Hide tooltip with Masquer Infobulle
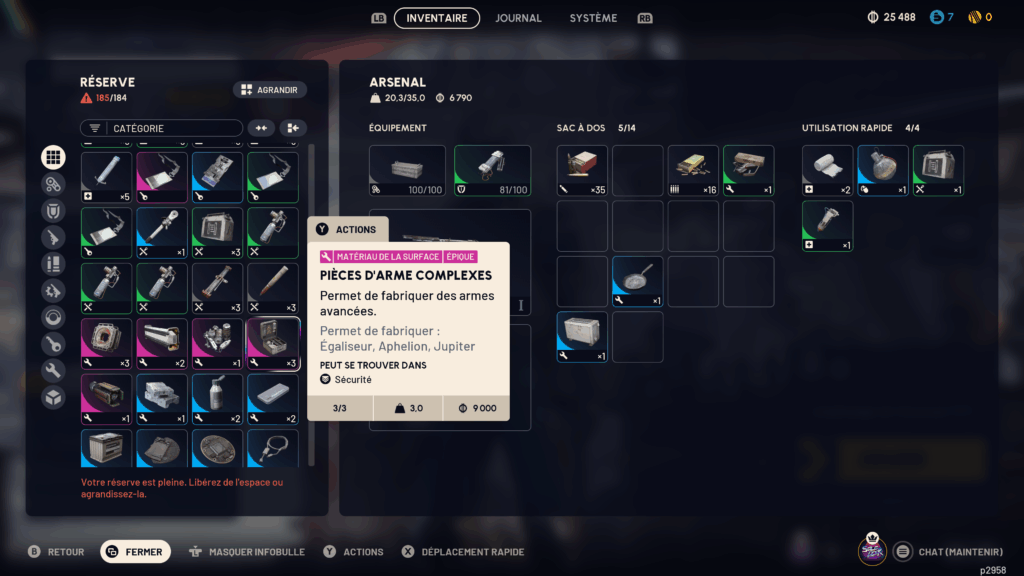 click(246, 552)
